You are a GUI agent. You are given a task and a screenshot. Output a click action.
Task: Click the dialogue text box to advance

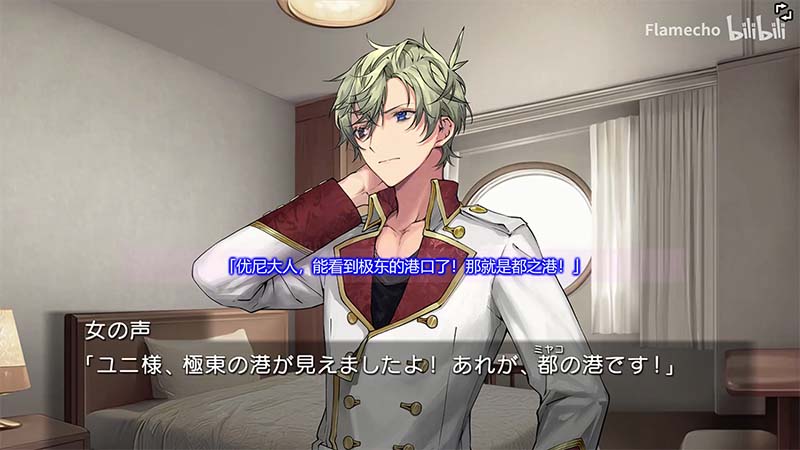400,366
